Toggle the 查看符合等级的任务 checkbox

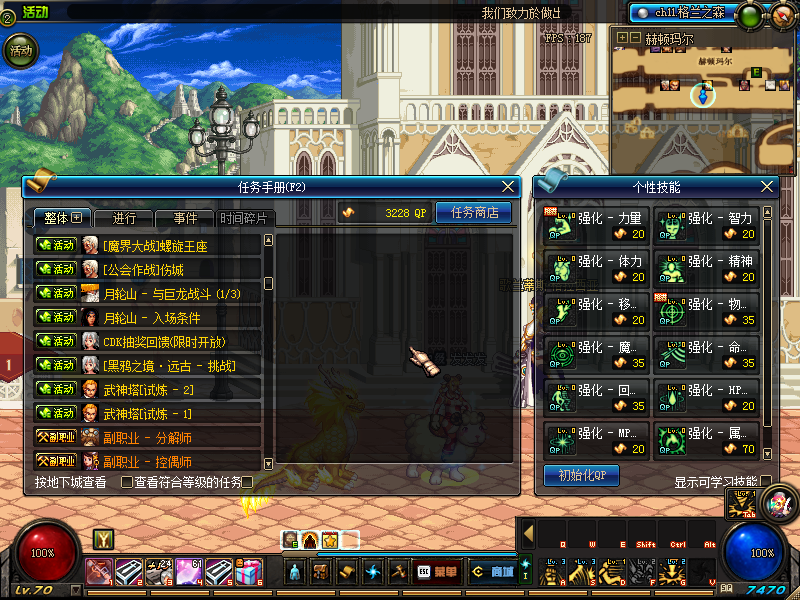(127, 482)
